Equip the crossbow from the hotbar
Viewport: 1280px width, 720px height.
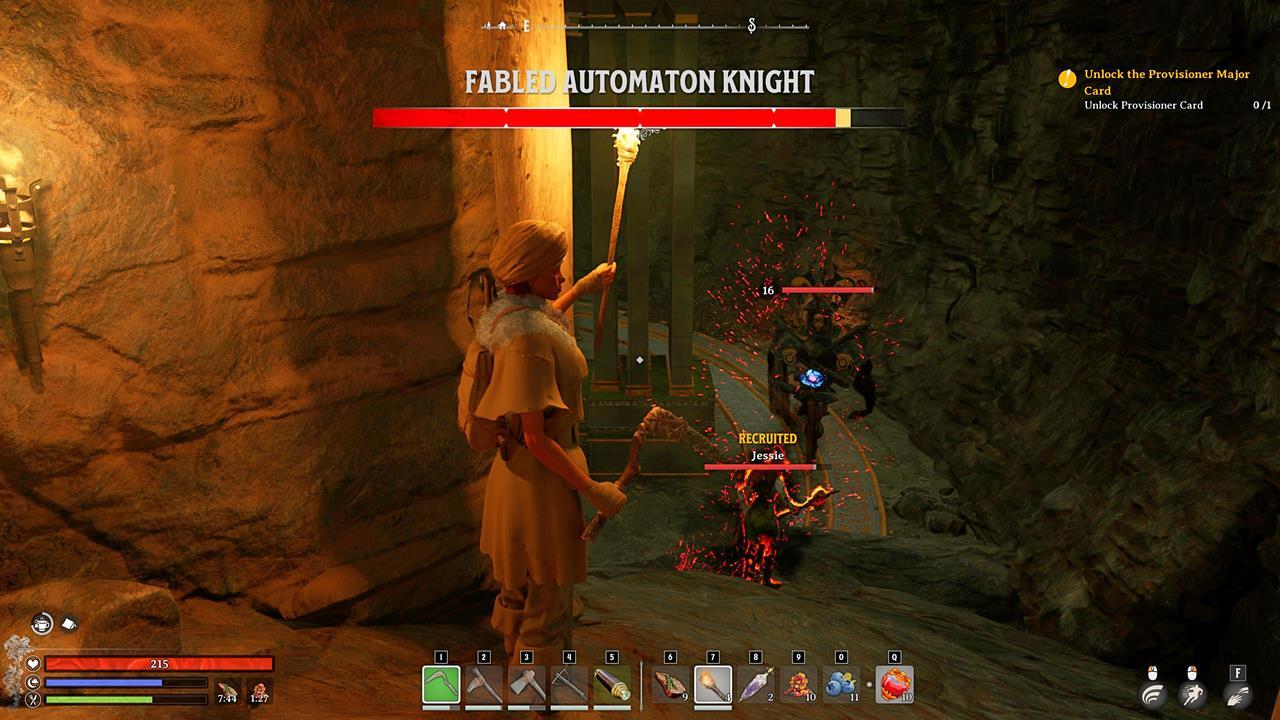(x=569, y=685)
